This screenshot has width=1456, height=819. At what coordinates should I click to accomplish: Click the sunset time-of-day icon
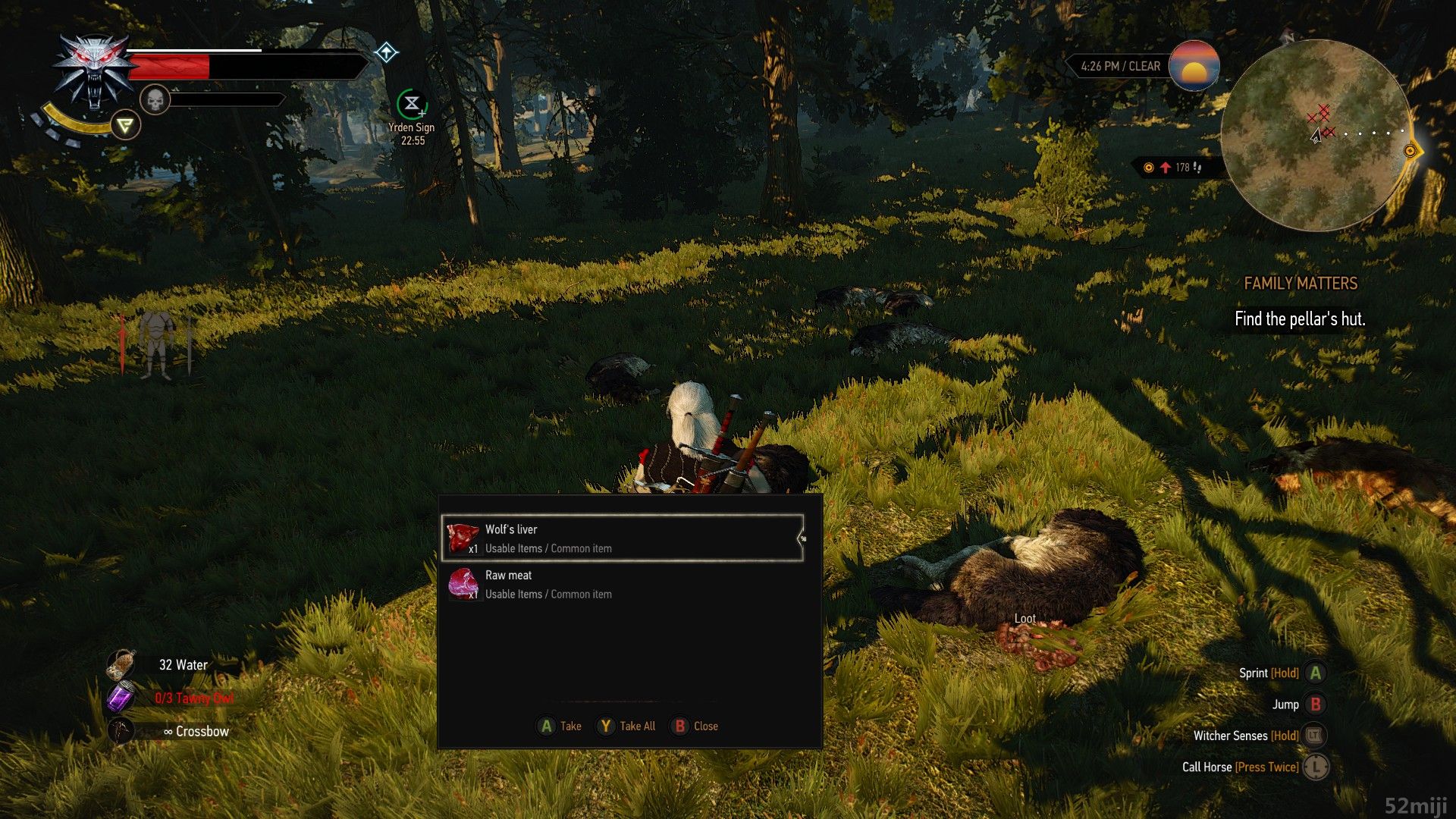pos(1194,66)
